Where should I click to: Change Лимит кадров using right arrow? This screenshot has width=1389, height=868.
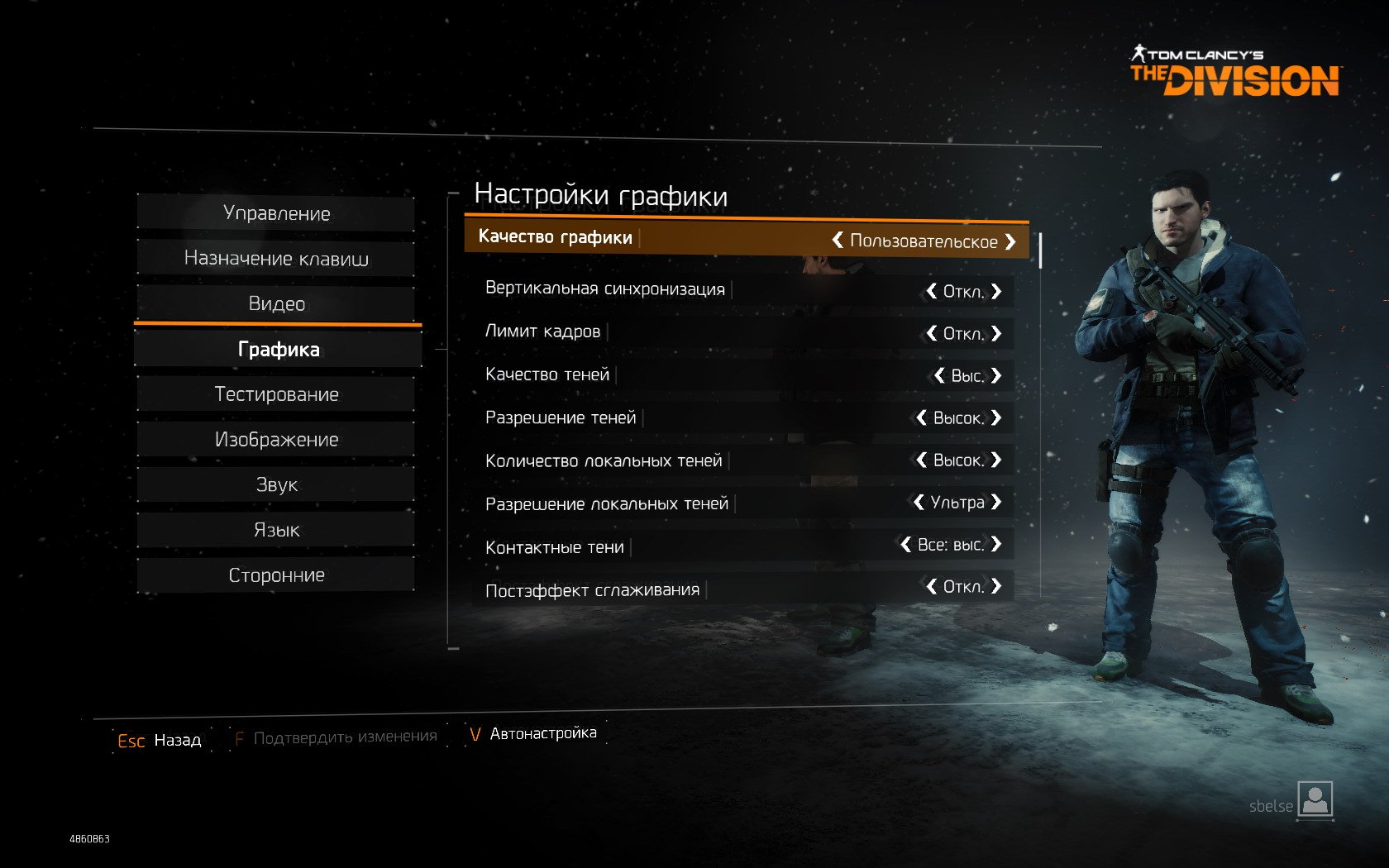click(x=996, y=333)
